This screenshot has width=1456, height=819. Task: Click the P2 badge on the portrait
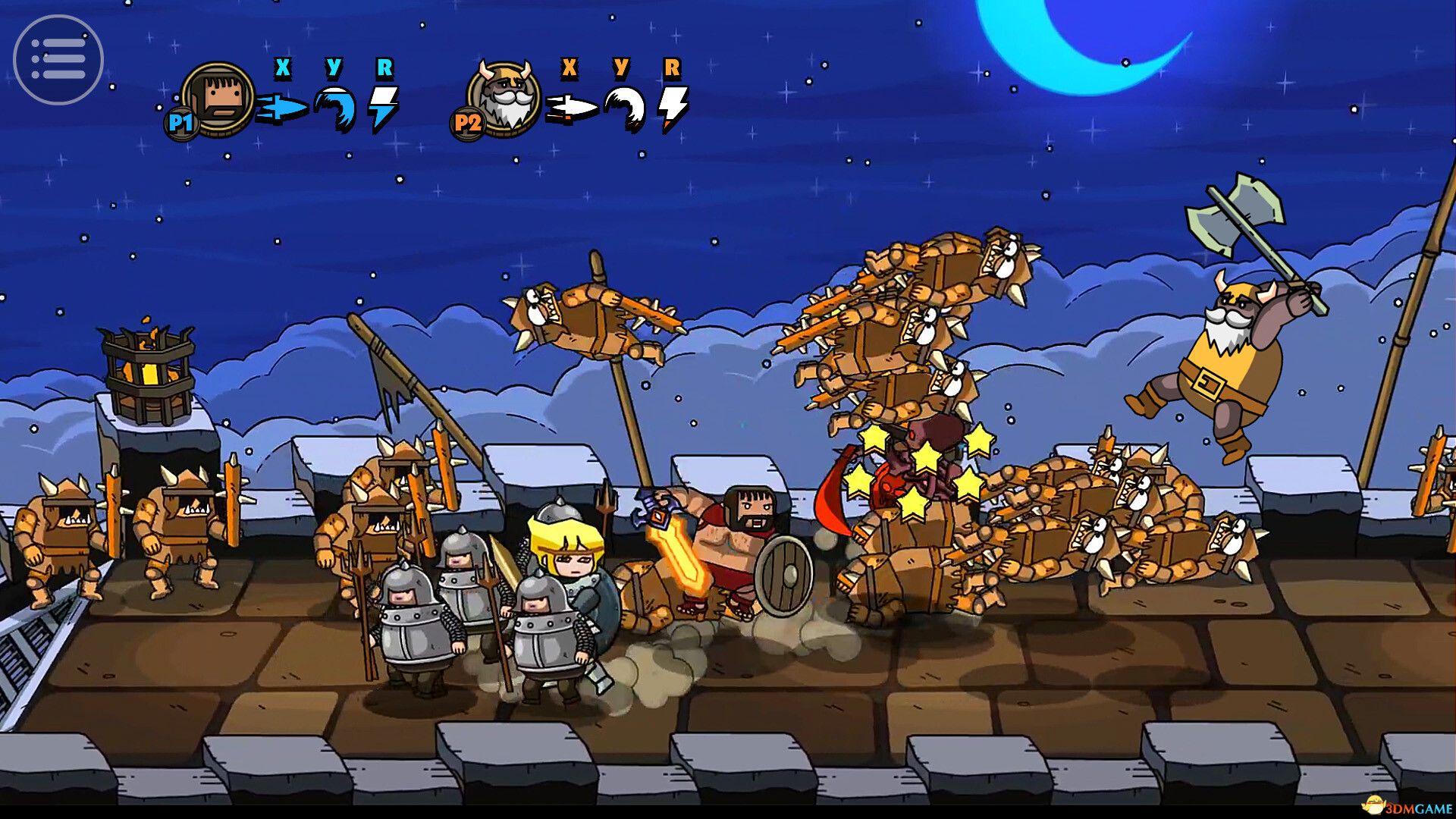point(468,121)
